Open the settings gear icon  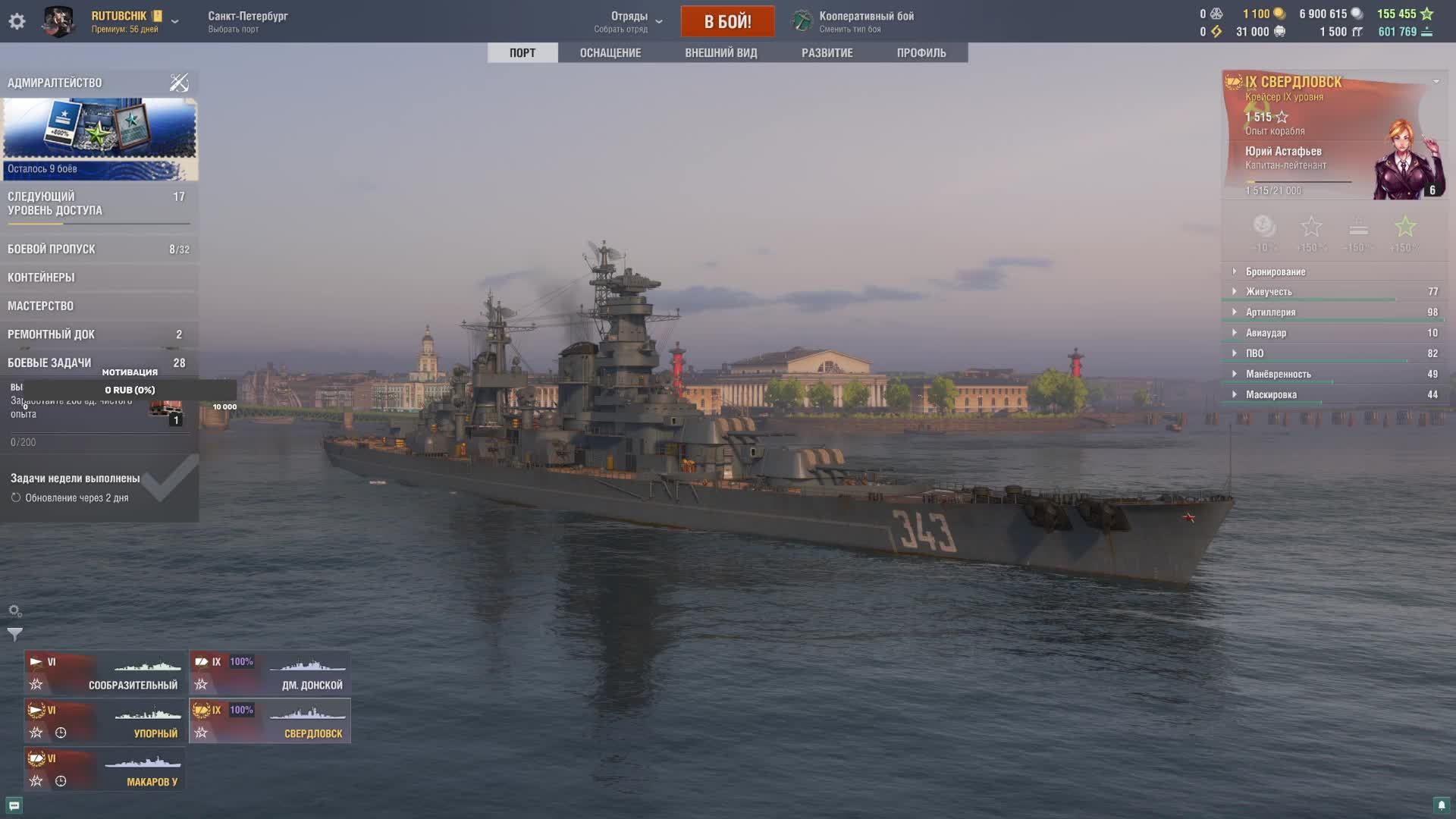click(17, 21)
